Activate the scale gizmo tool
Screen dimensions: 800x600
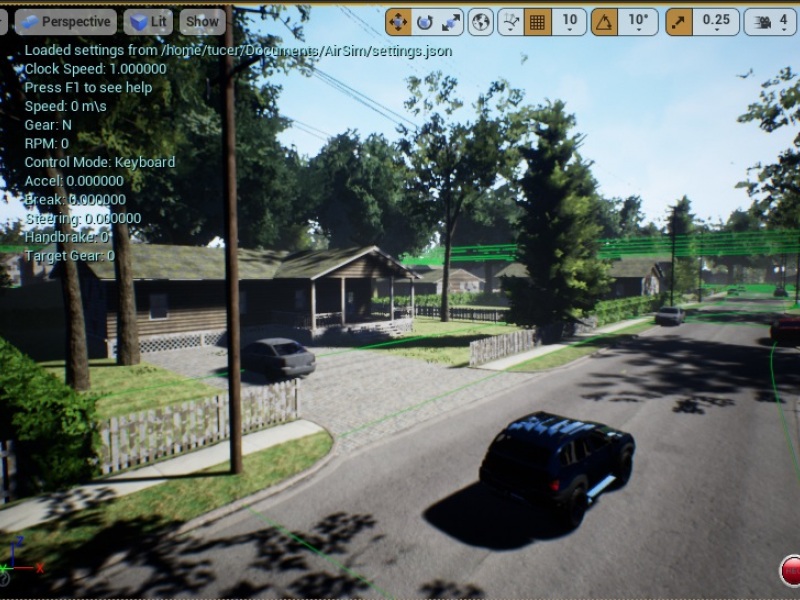pyautogui.click(x=451, y=21)
